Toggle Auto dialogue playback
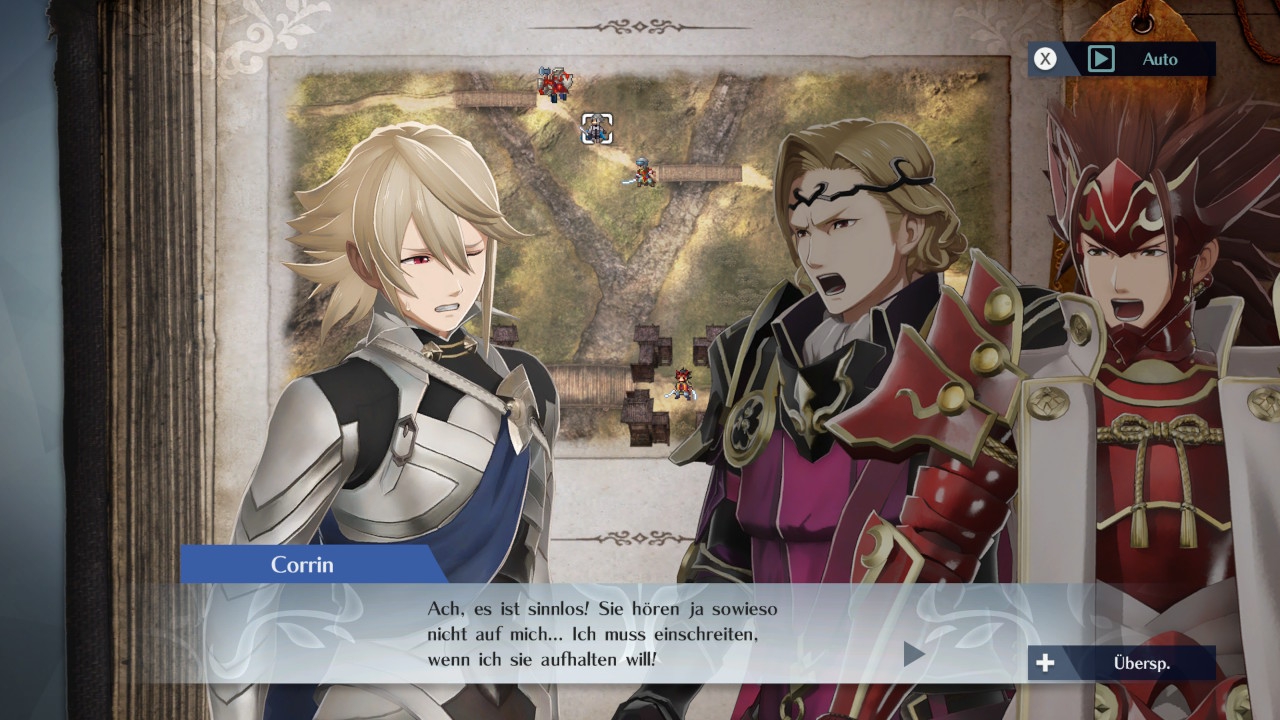 (x=1121, y=59)
